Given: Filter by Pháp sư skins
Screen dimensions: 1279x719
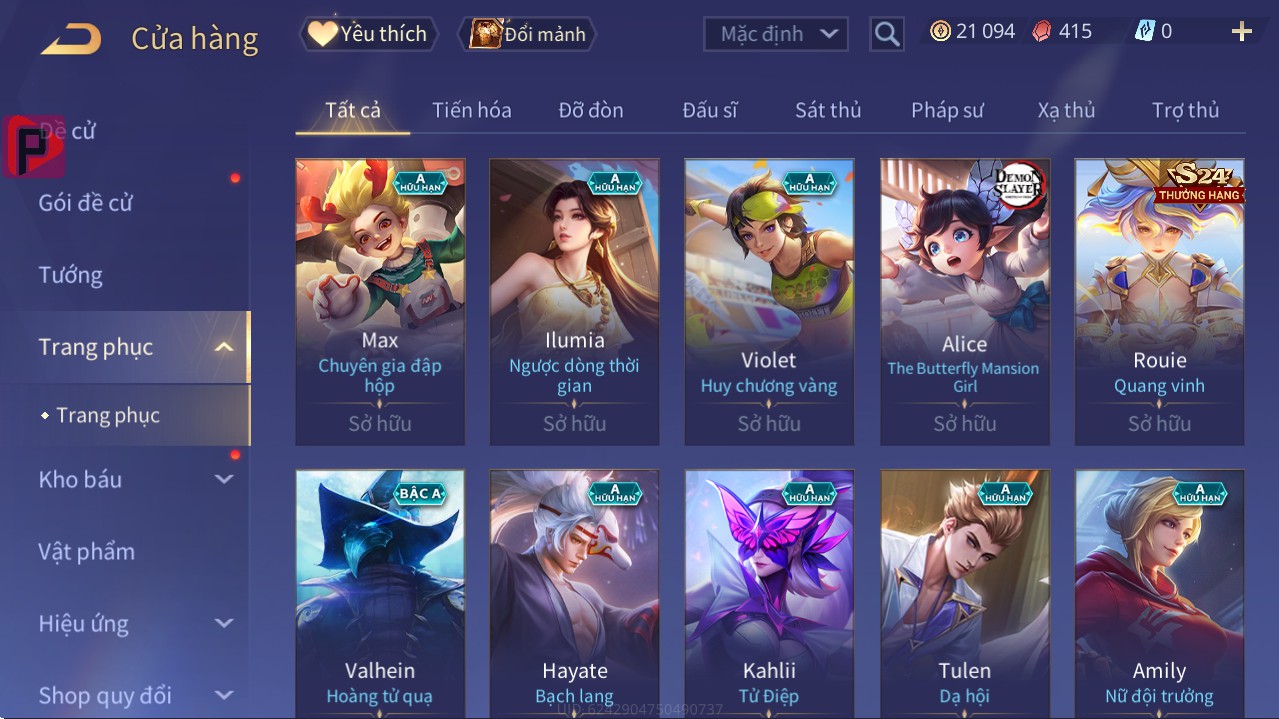Looking at the screenshot, I should 947,110.
